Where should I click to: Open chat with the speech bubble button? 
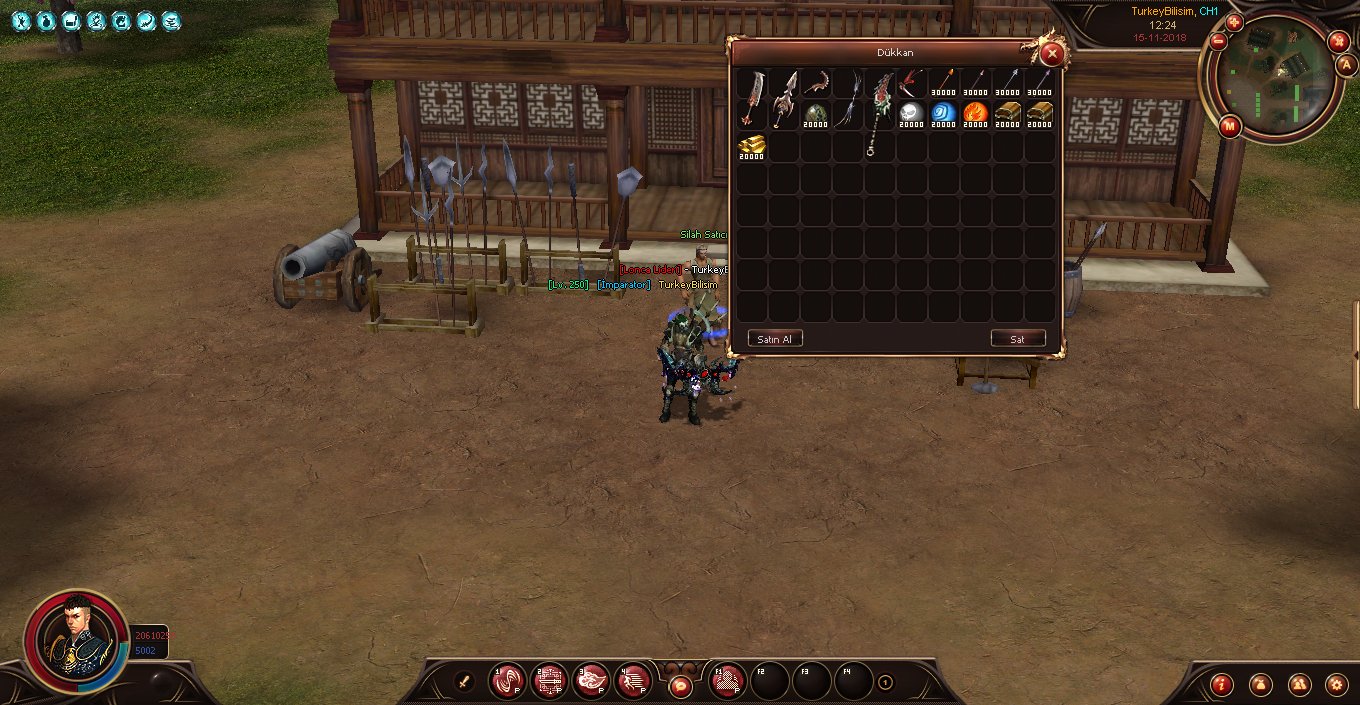(x=680, y=686)
